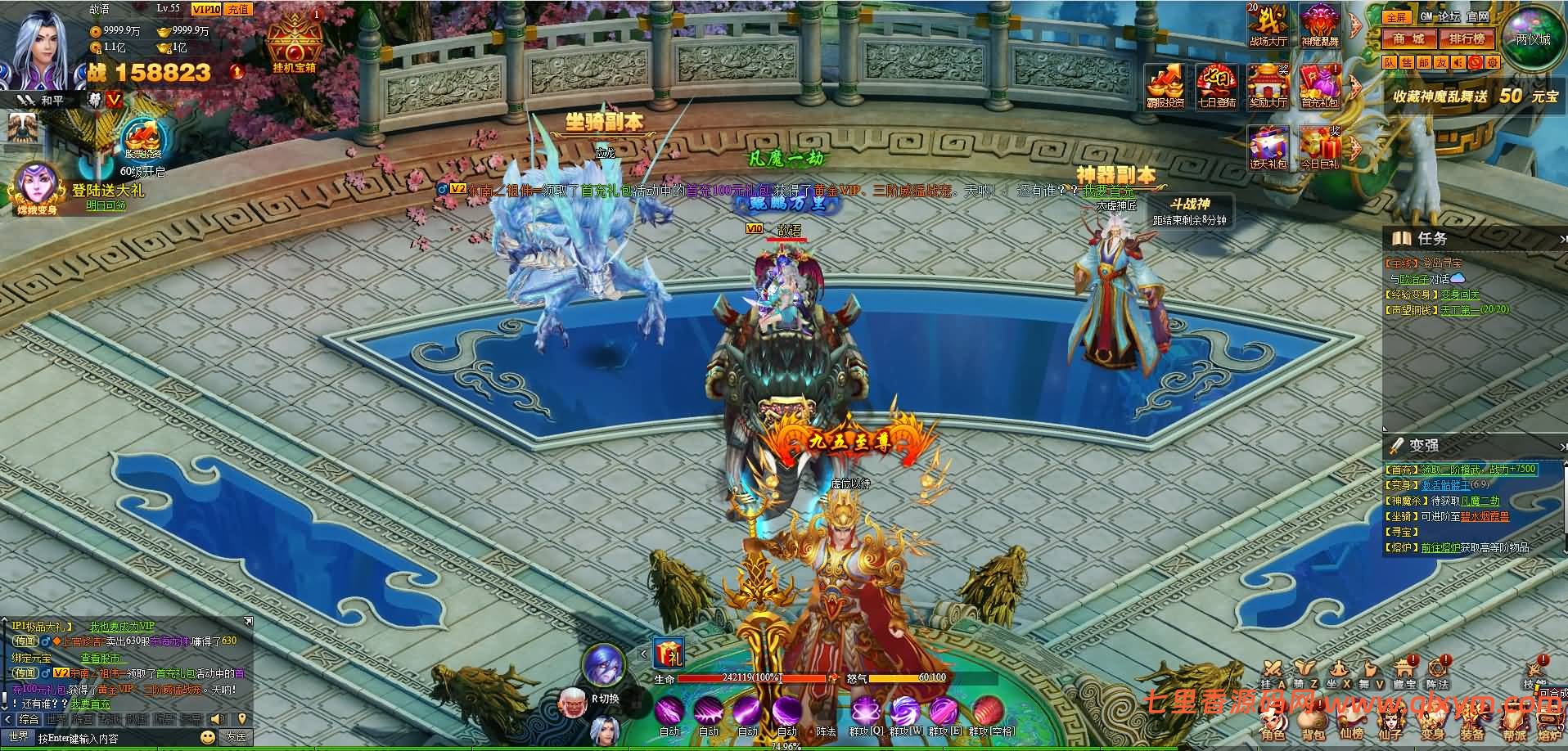Open the 商城 shop button

click(x=1409, y=38)
